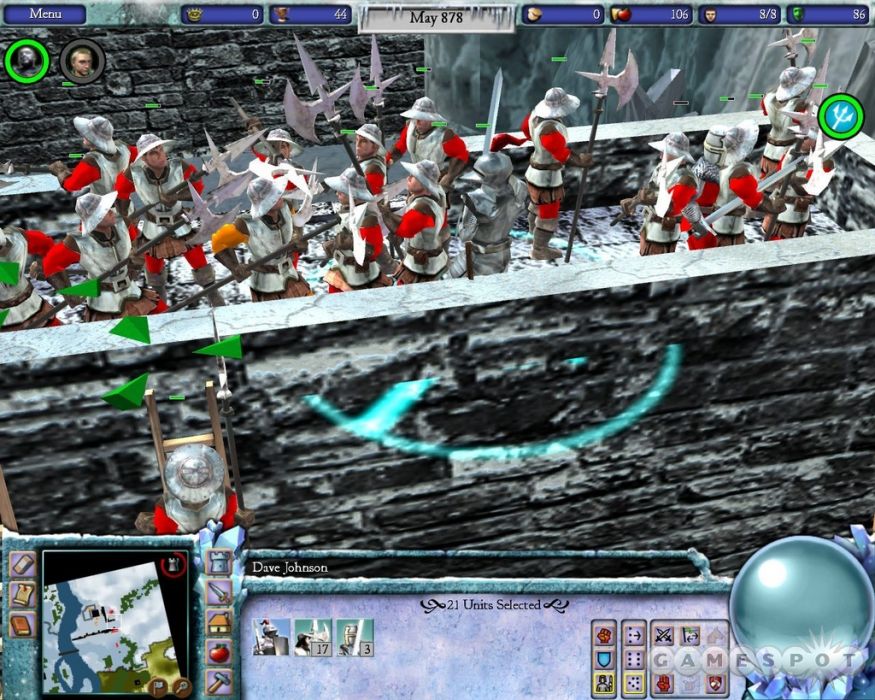Set defensive stance with the blue shield button
875x700 pixels.
(604, 658)
